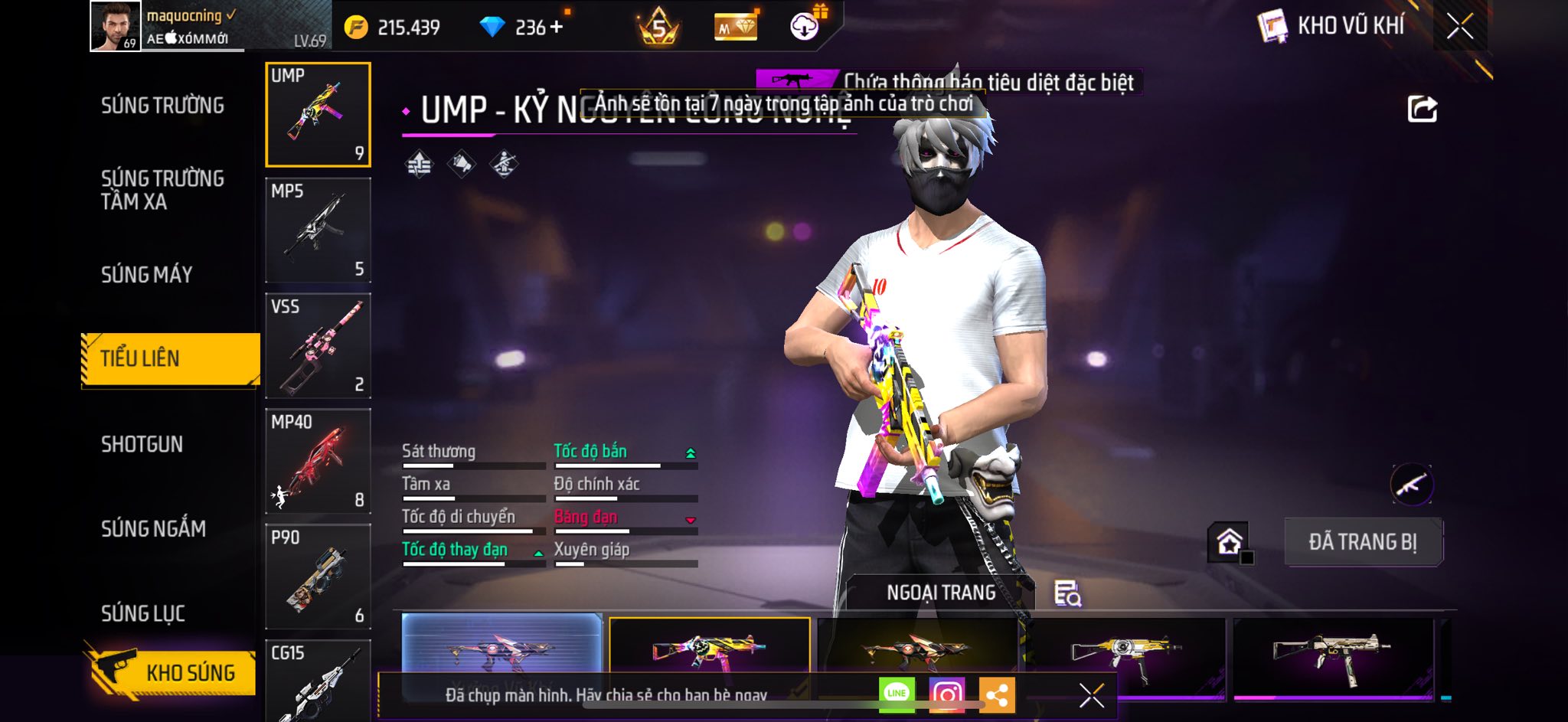Choose the Shotgun category
The image size is (1568, 722).
(142, 444)
